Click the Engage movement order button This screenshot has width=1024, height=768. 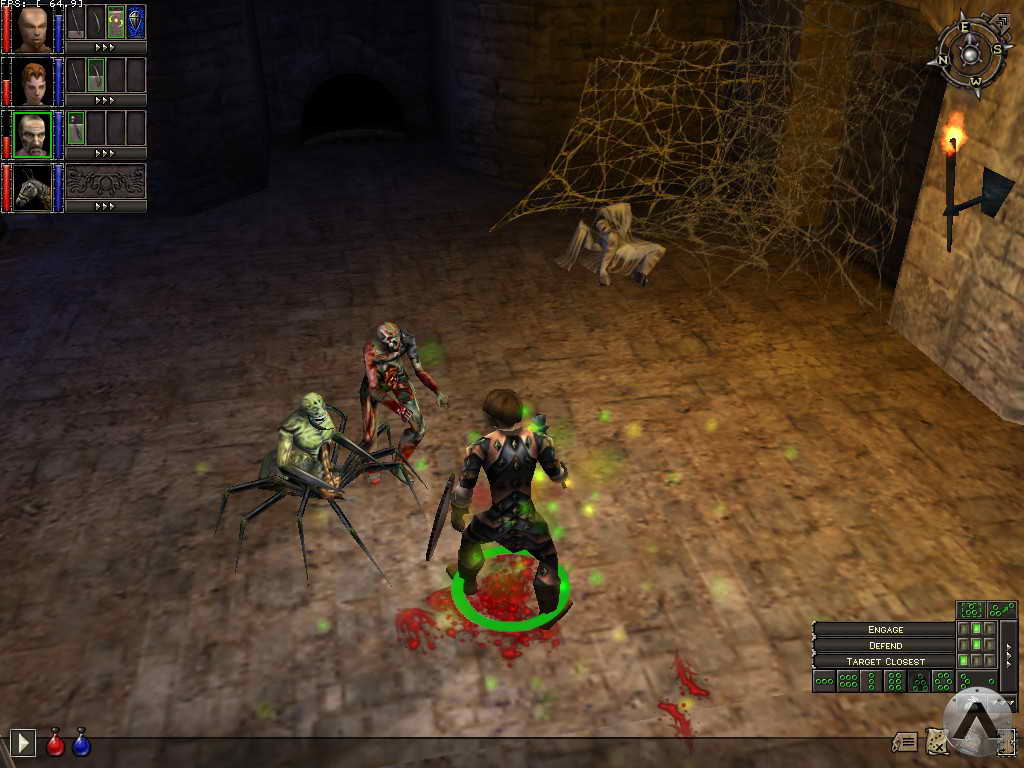point(885,629)
